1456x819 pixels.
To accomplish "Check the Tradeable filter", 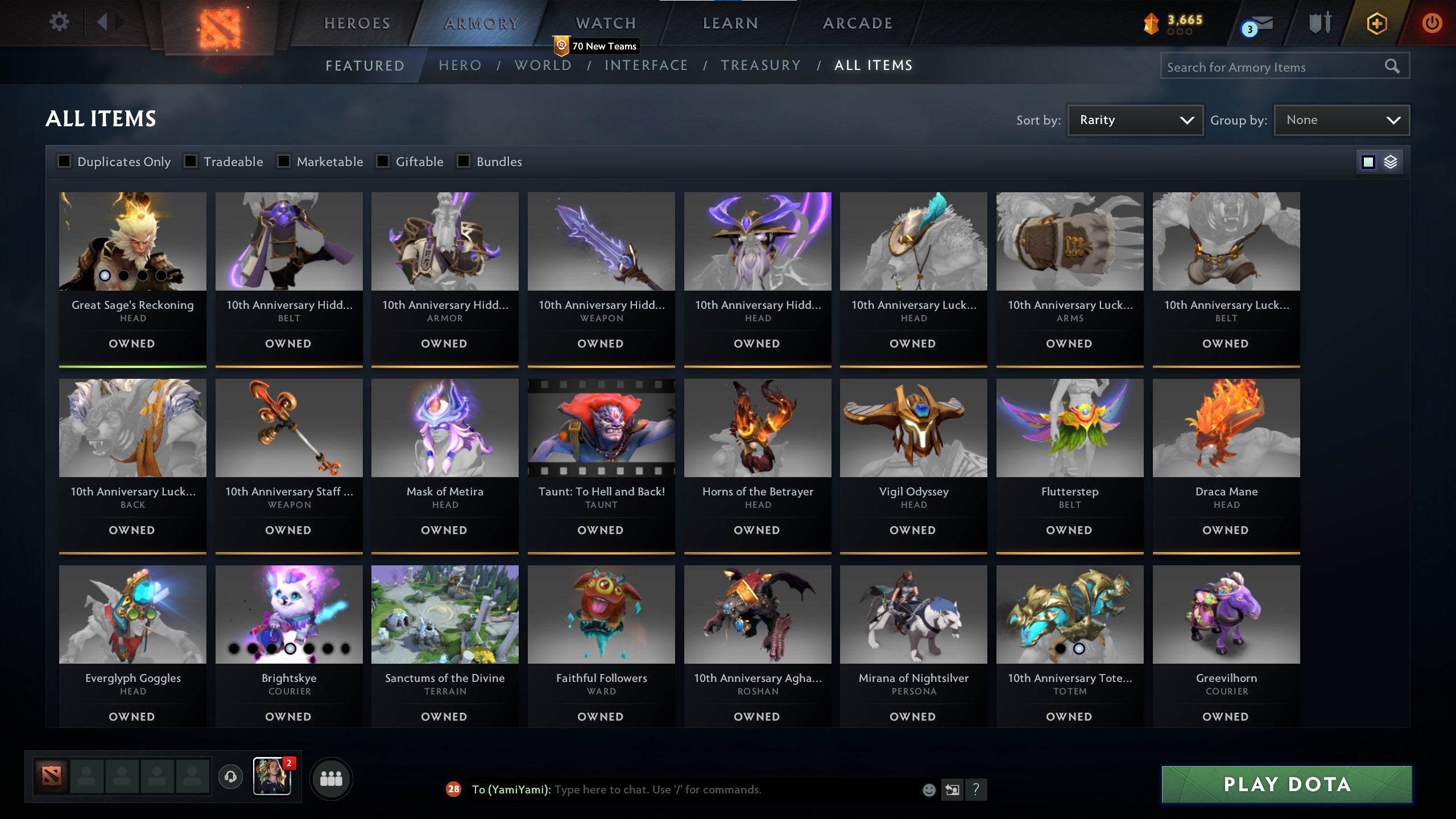I will (x=189, y=162).
